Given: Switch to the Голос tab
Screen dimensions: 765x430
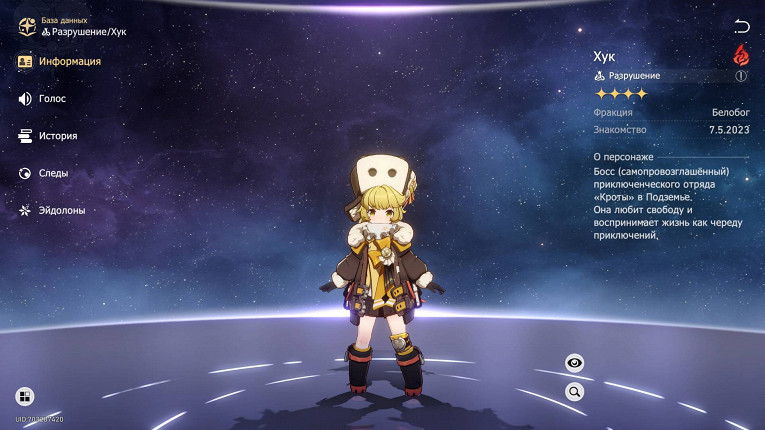Looking at the screenshot, I should coord(44,99).
